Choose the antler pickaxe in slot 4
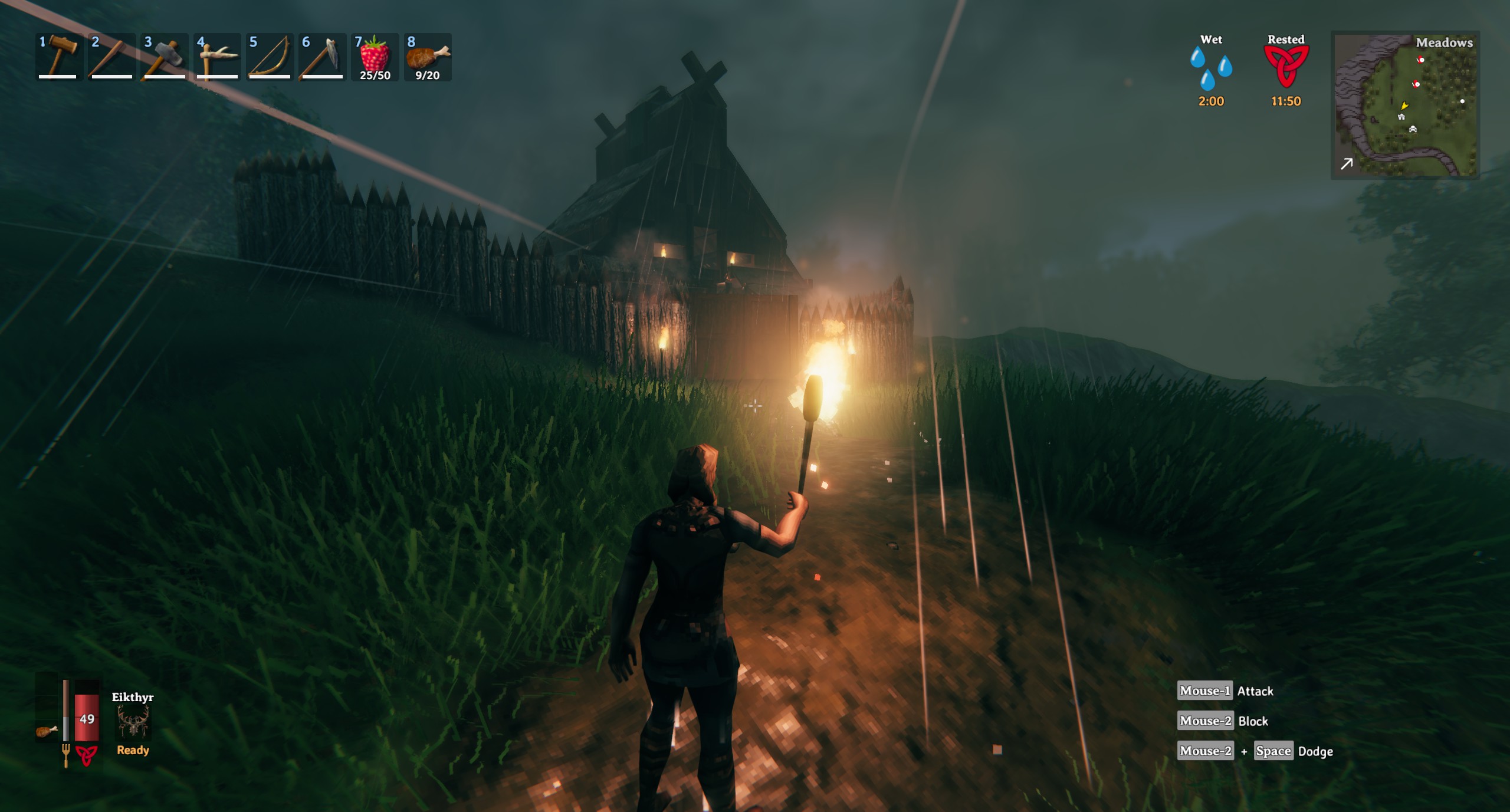The height and width of the screenshot is (812, 1510). (216, 57)
